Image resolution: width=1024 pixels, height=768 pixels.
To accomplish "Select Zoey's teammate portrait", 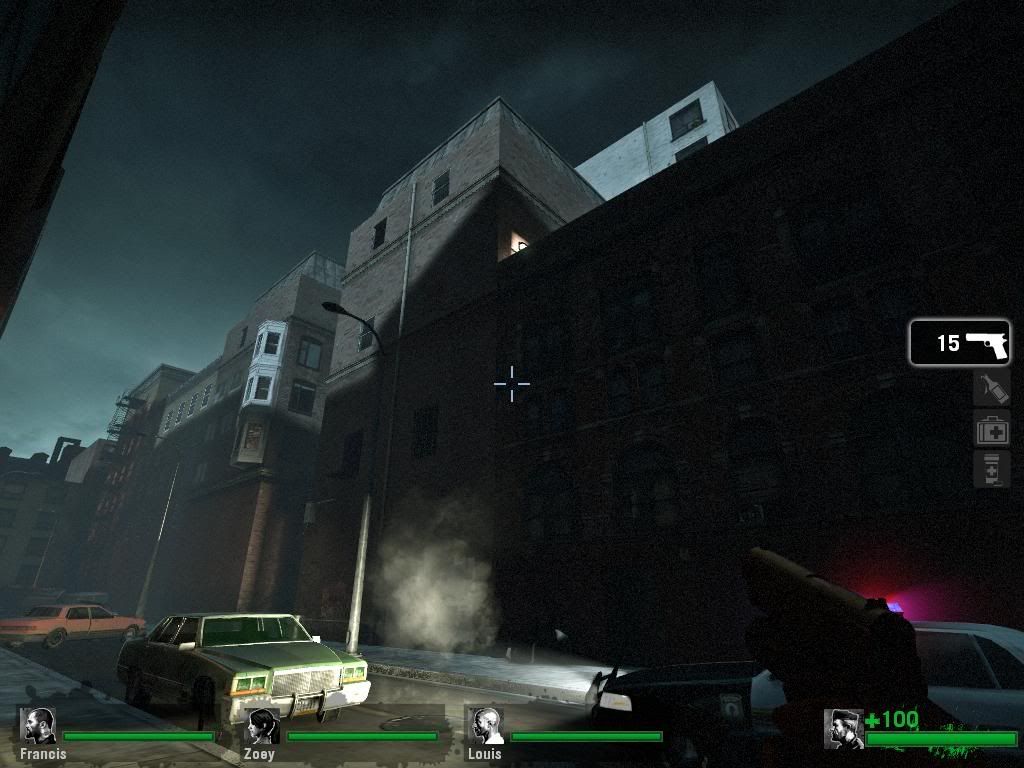I will pyautogui.click(x=263, y=726).
